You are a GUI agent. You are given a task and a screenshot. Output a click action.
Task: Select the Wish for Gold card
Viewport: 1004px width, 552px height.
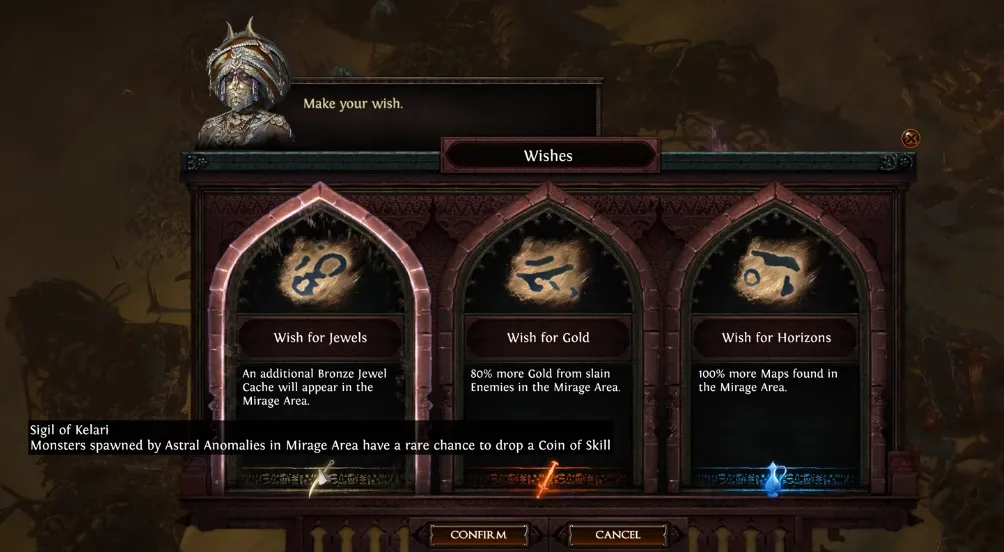tap(548, 338)
